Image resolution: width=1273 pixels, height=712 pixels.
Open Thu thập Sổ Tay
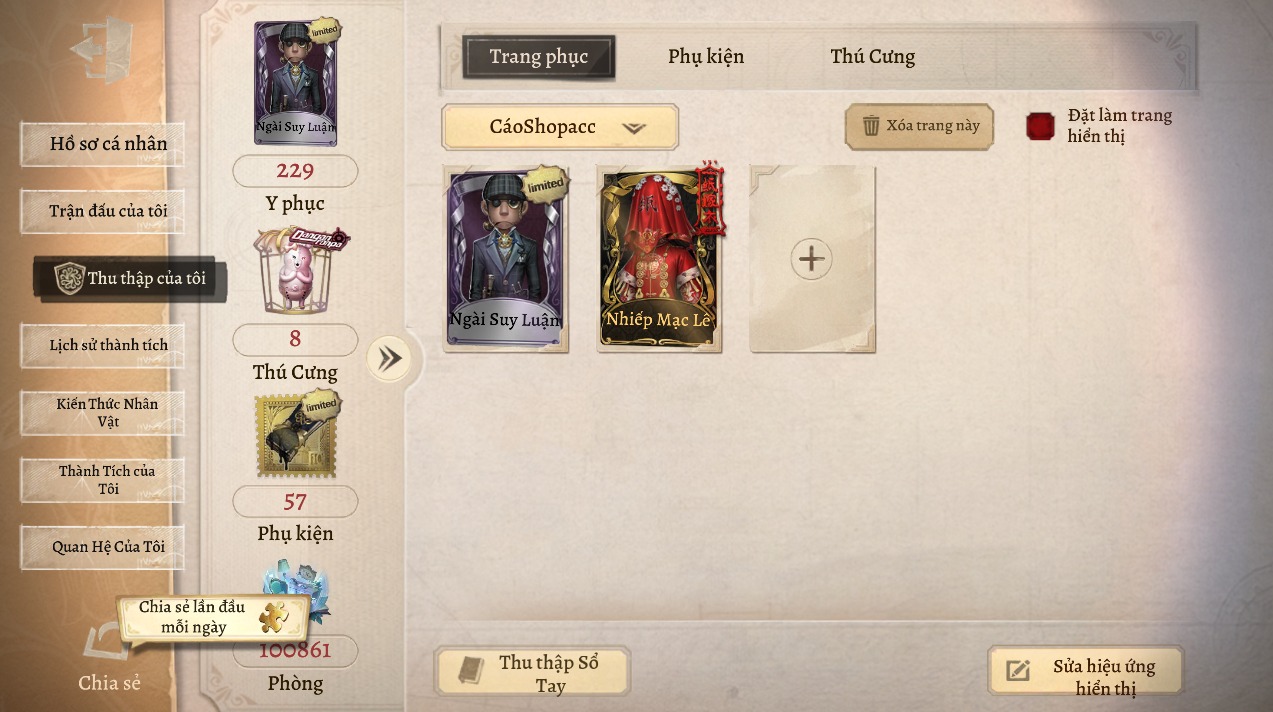tap(532, 673)
